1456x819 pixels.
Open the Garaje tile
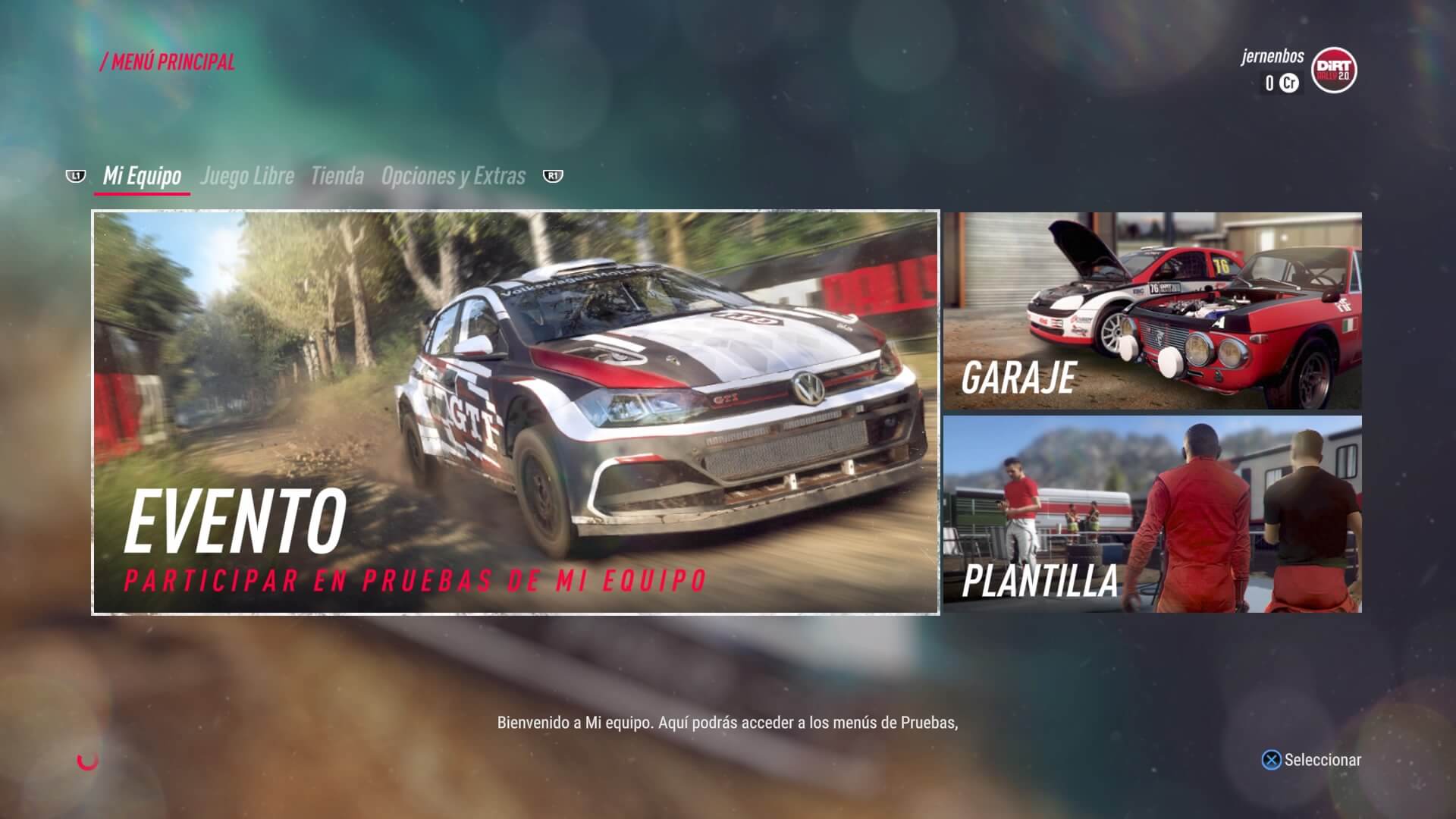tap(1152, 311)
